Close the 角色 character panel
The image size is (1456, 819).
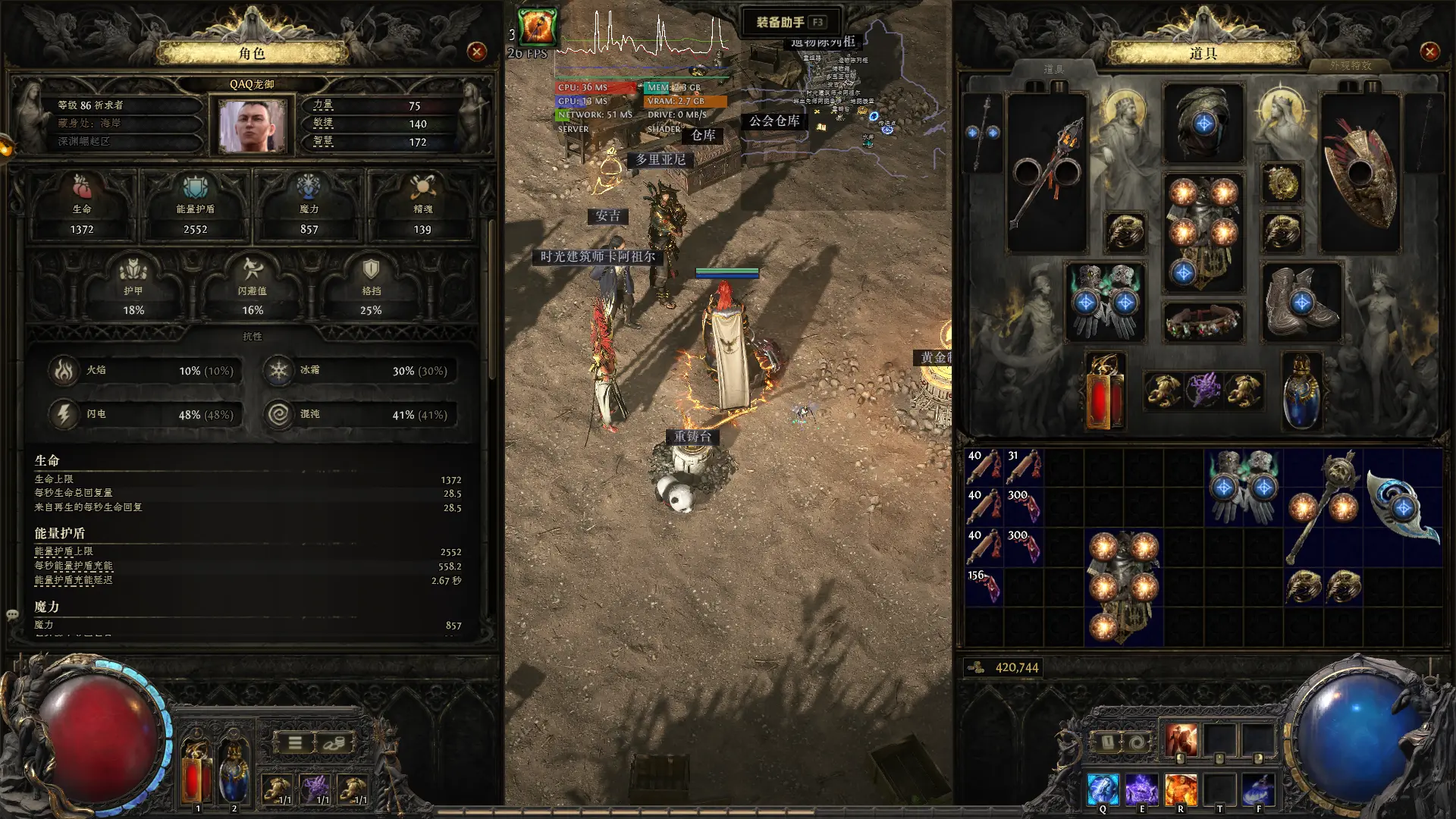coord(477,52)
